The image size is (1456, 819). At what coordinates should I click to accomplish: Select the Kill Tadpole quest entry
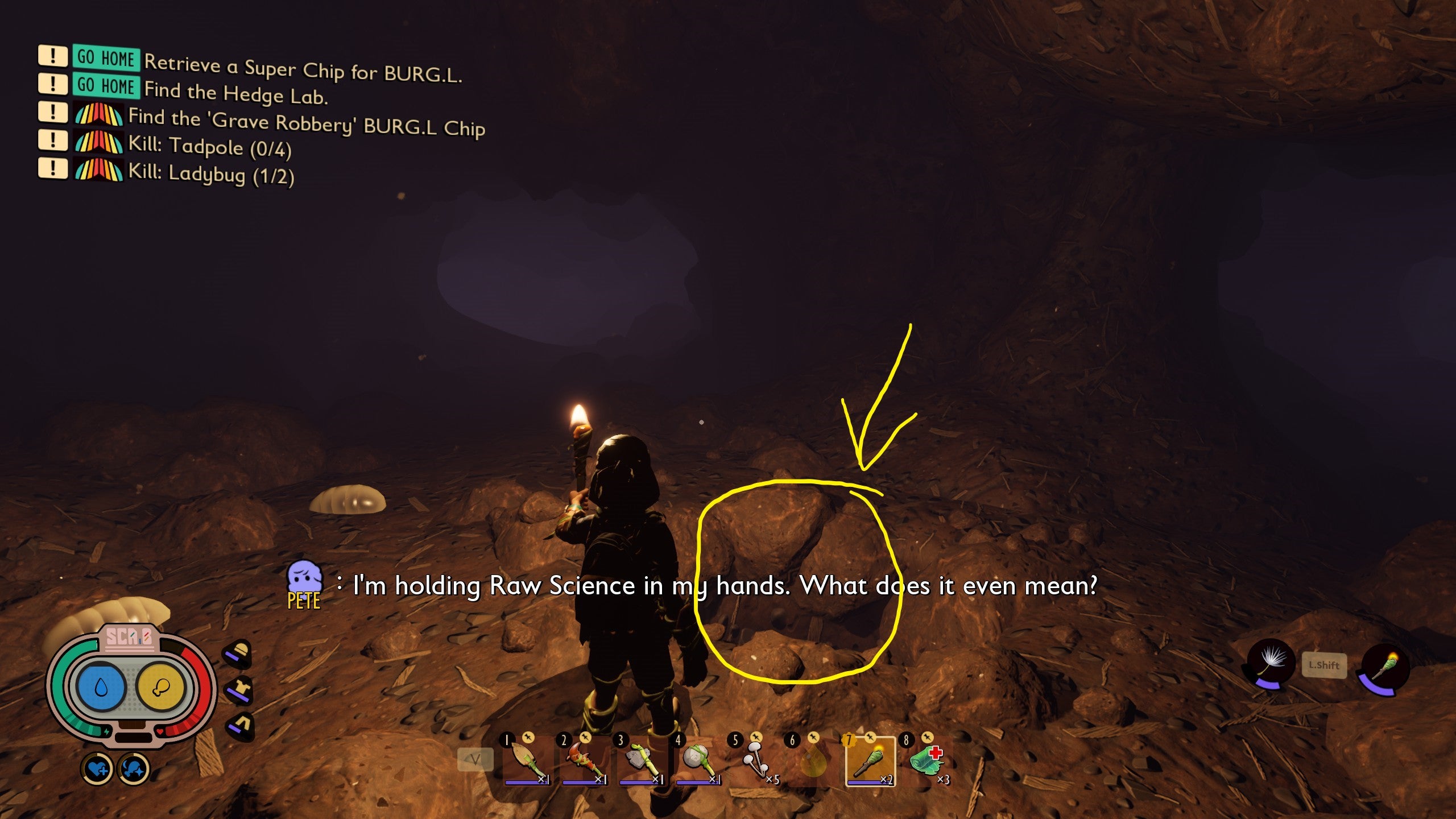click(x=209, y=147)
